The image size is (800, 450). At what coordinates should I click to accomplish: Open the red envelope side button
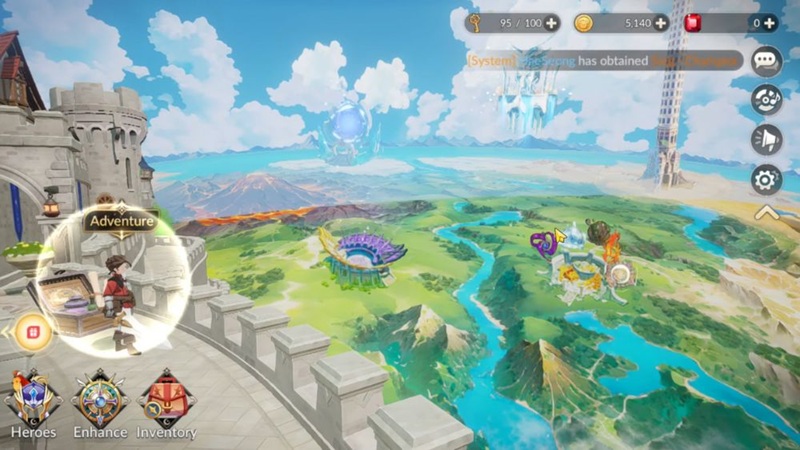[x=33, y=331]
